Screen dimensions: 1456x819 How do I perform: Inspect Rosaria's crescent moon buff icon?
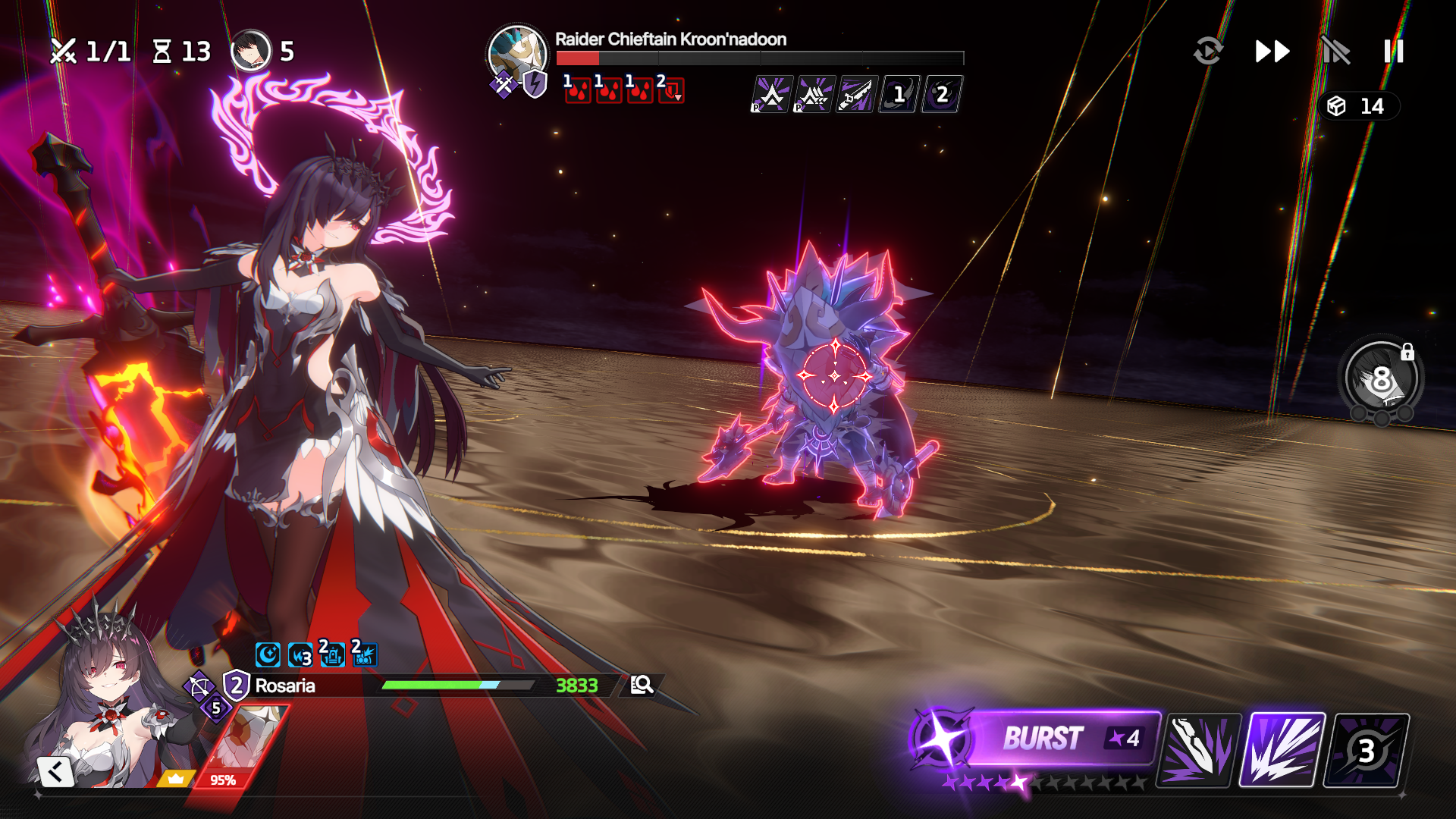[268, 654]
